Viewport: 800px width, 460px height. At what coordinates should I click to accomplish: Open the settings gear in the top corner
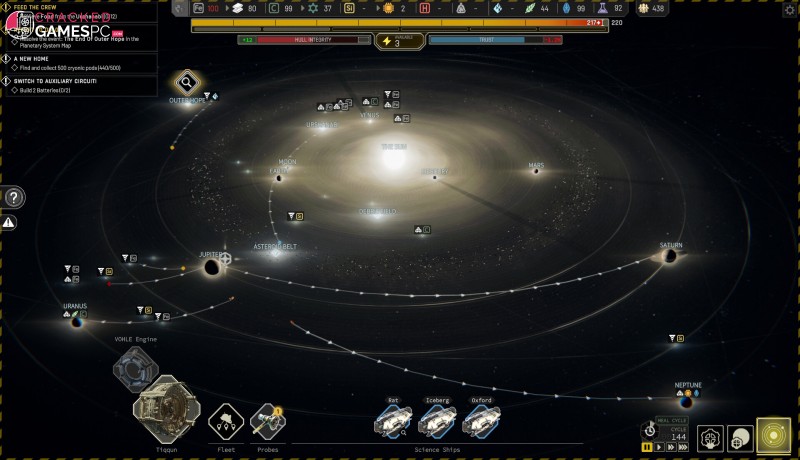(790, 8)
